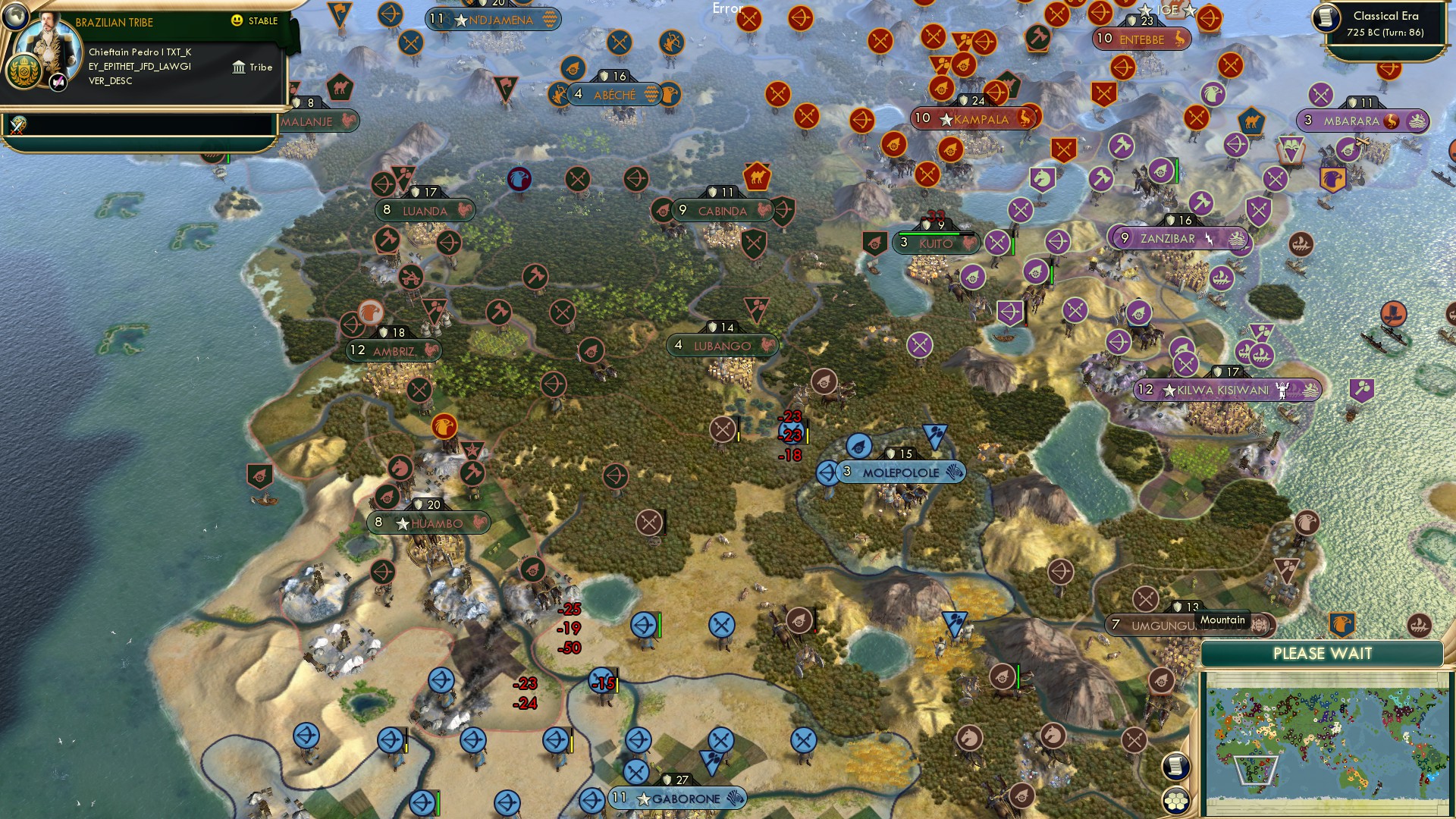The image size is (1456, 819).
Task: Click the viewport rectangle on the minimap
Action: coord(1255,770)
